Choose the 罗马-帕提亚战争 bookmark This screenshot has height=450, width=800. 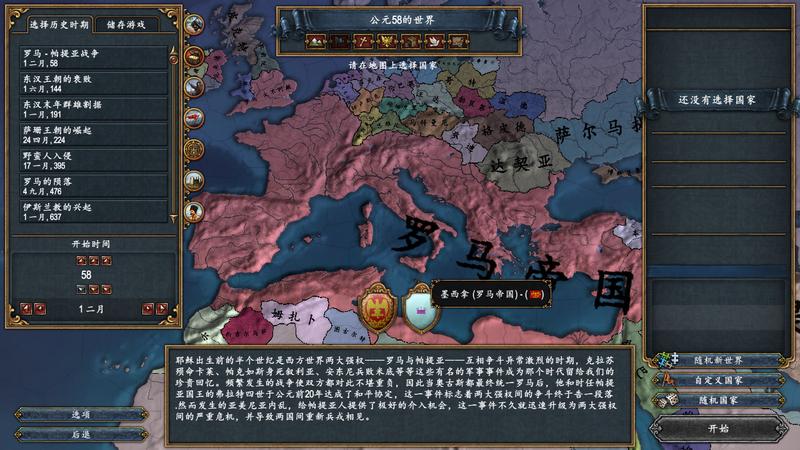94,56
